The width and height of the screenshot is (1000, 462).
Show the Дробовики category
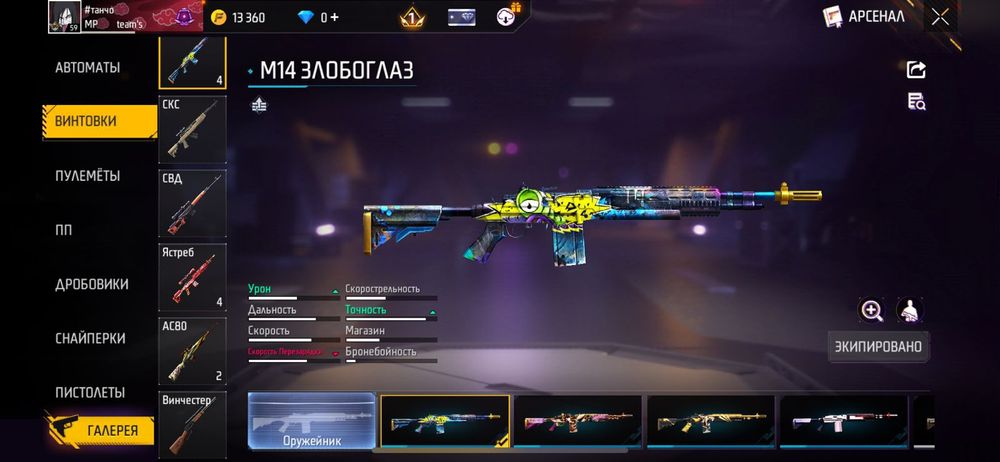[x=92, y=284]
